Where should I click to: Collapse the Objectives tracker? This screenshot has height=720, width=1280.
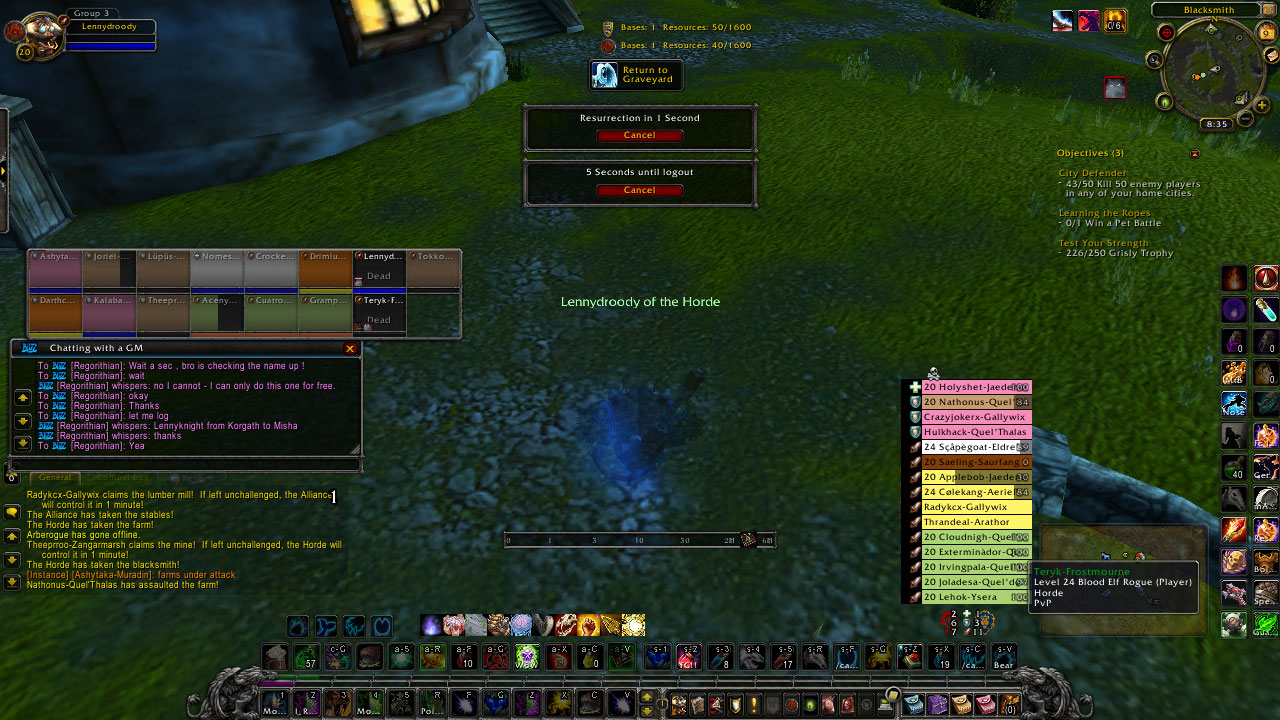tap(1194, 154)
